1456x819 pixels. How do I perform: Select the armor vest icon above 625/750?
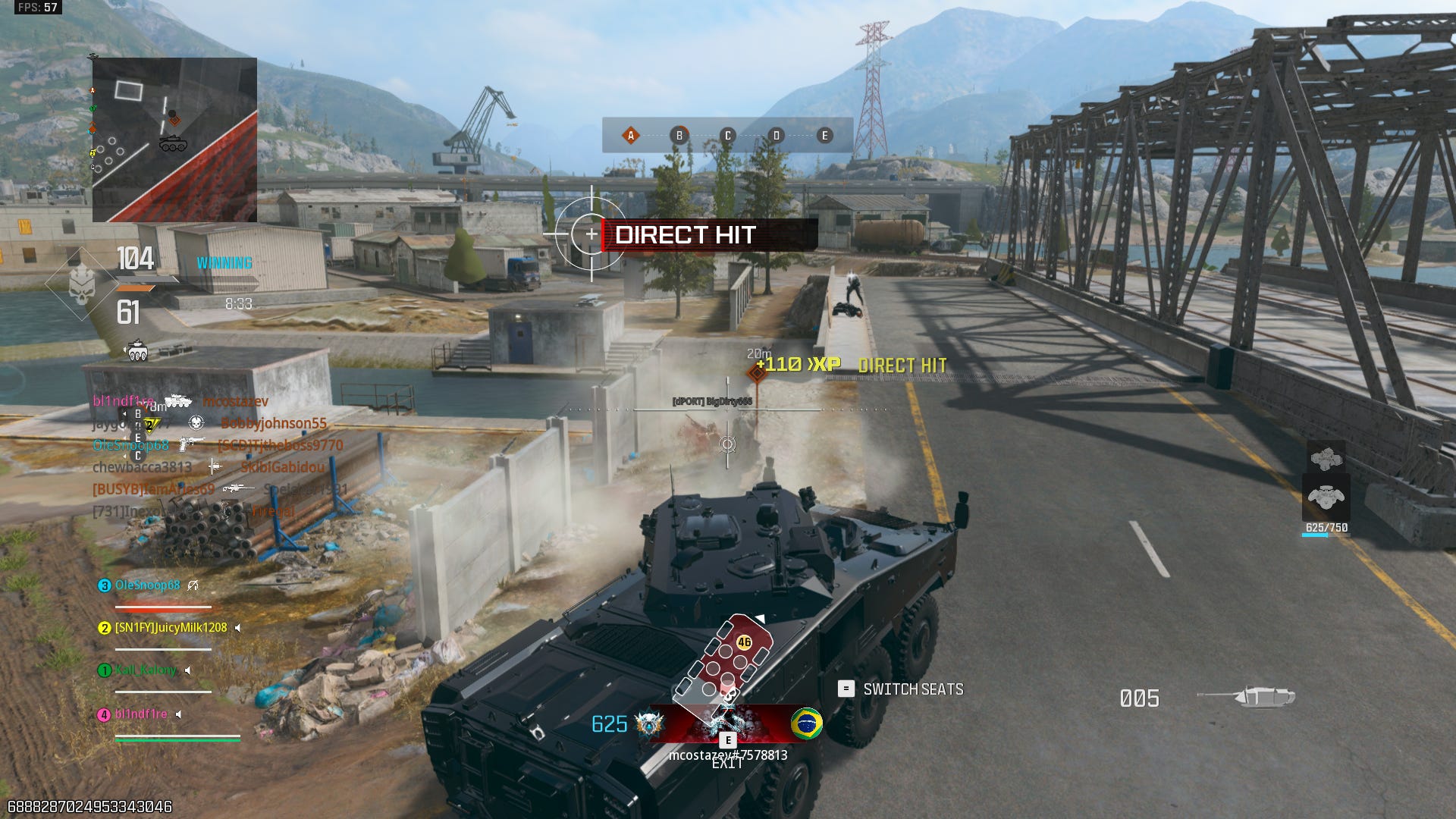click(1326, 497)
